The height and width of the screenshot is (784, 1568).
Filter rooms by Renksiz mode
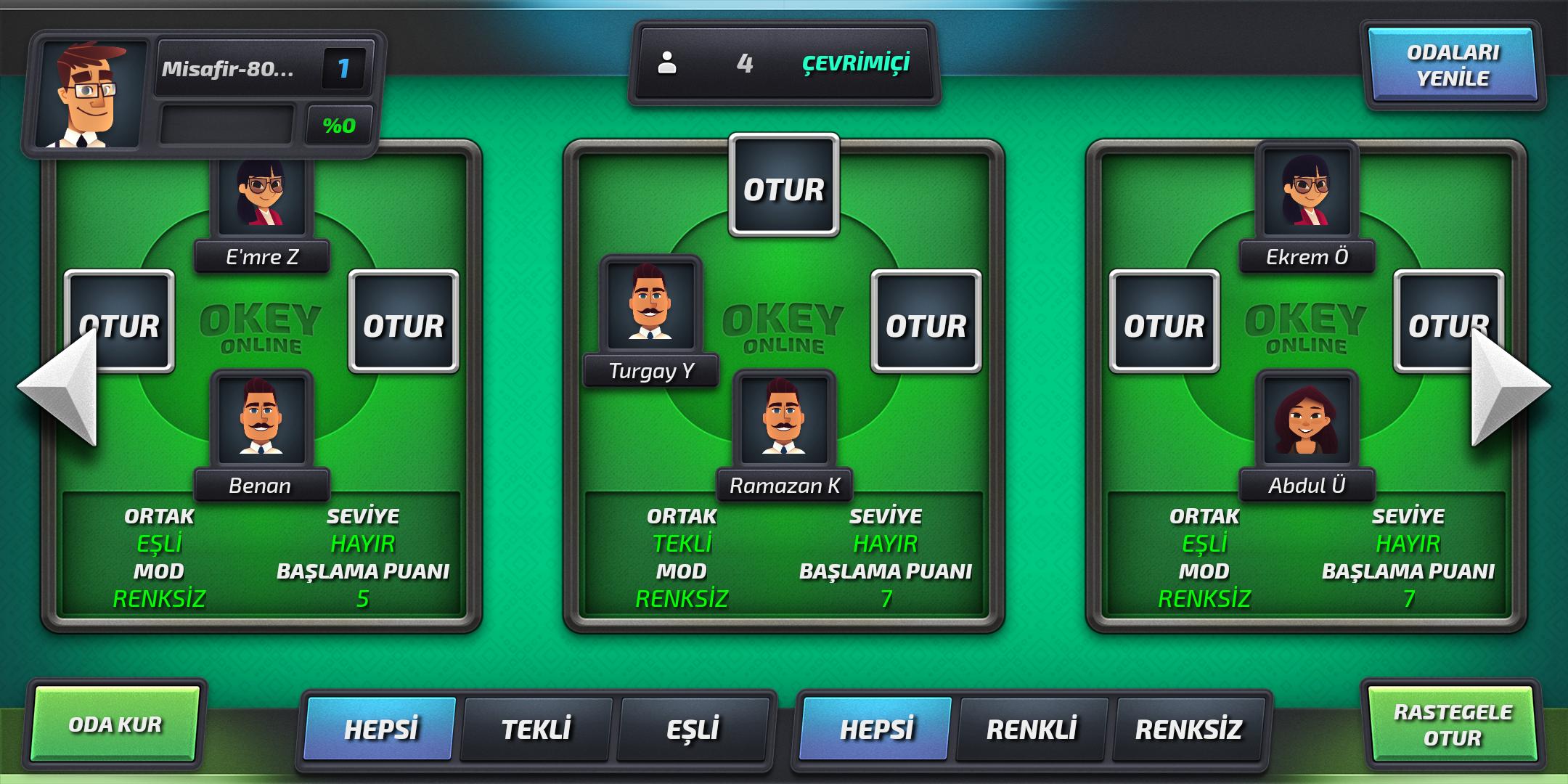[1188, 729]
